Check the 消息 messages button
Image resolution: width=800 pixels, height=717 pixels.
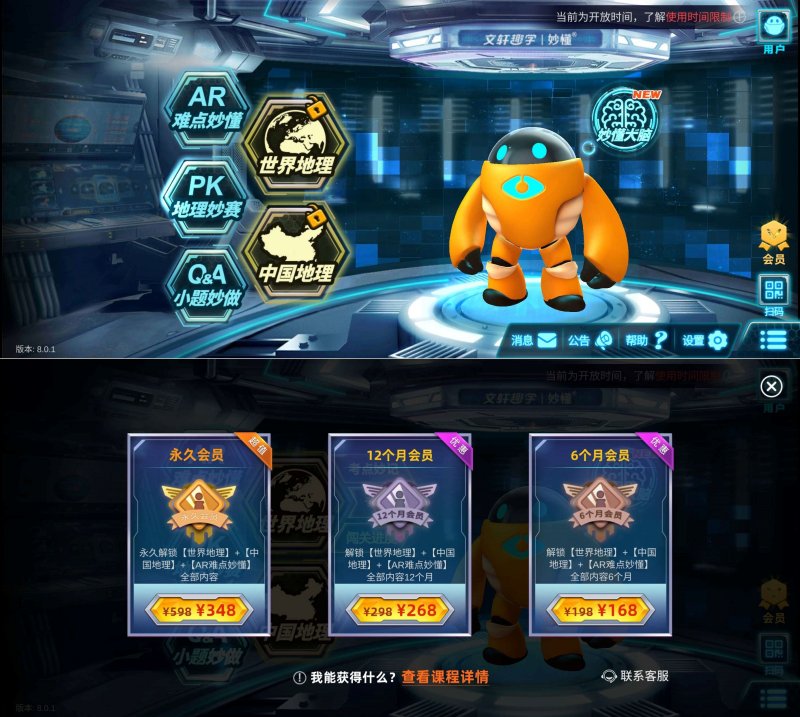coord(533,340)
